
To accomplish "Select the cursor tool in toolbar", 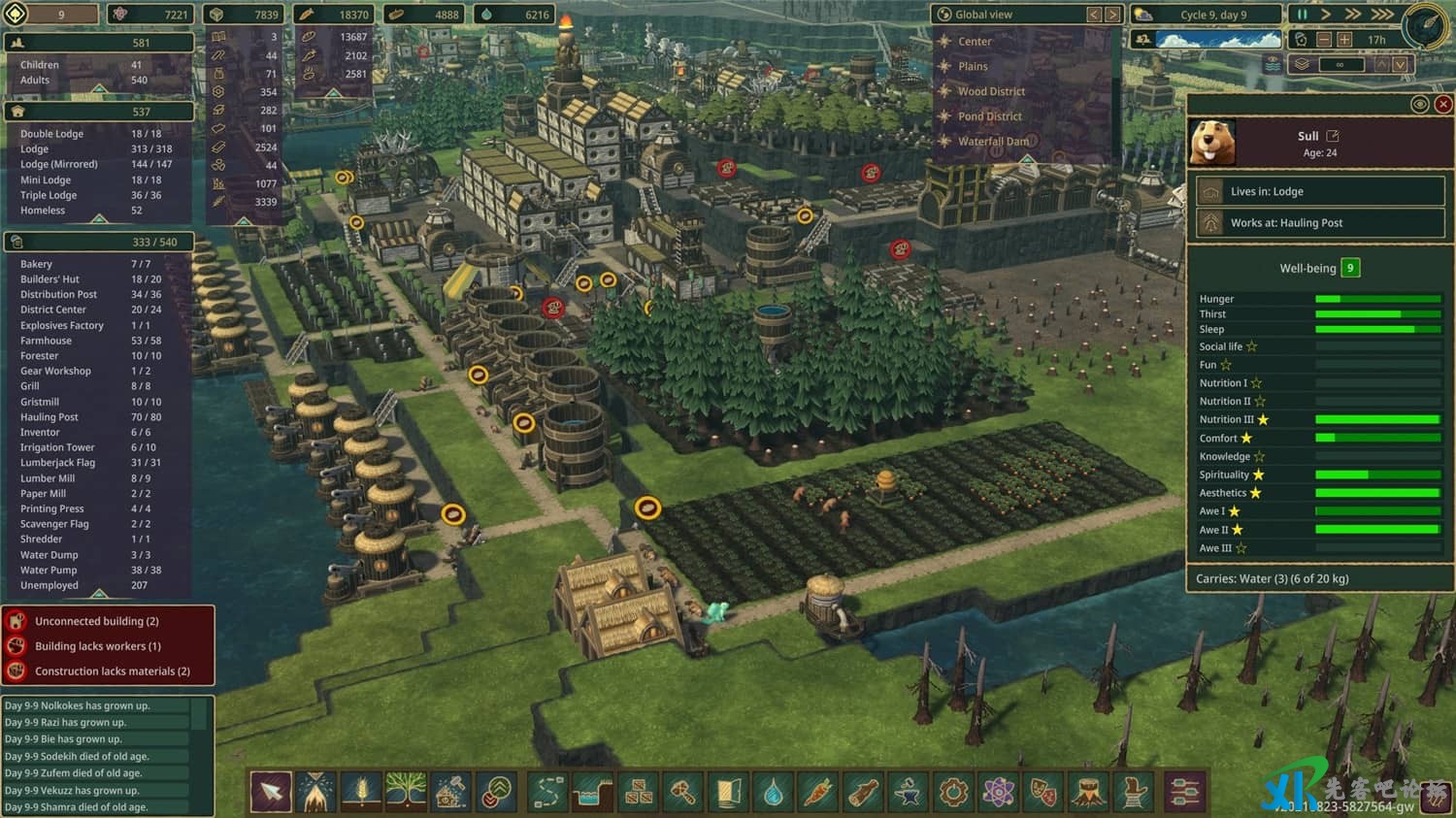I will tap(271, 792).
